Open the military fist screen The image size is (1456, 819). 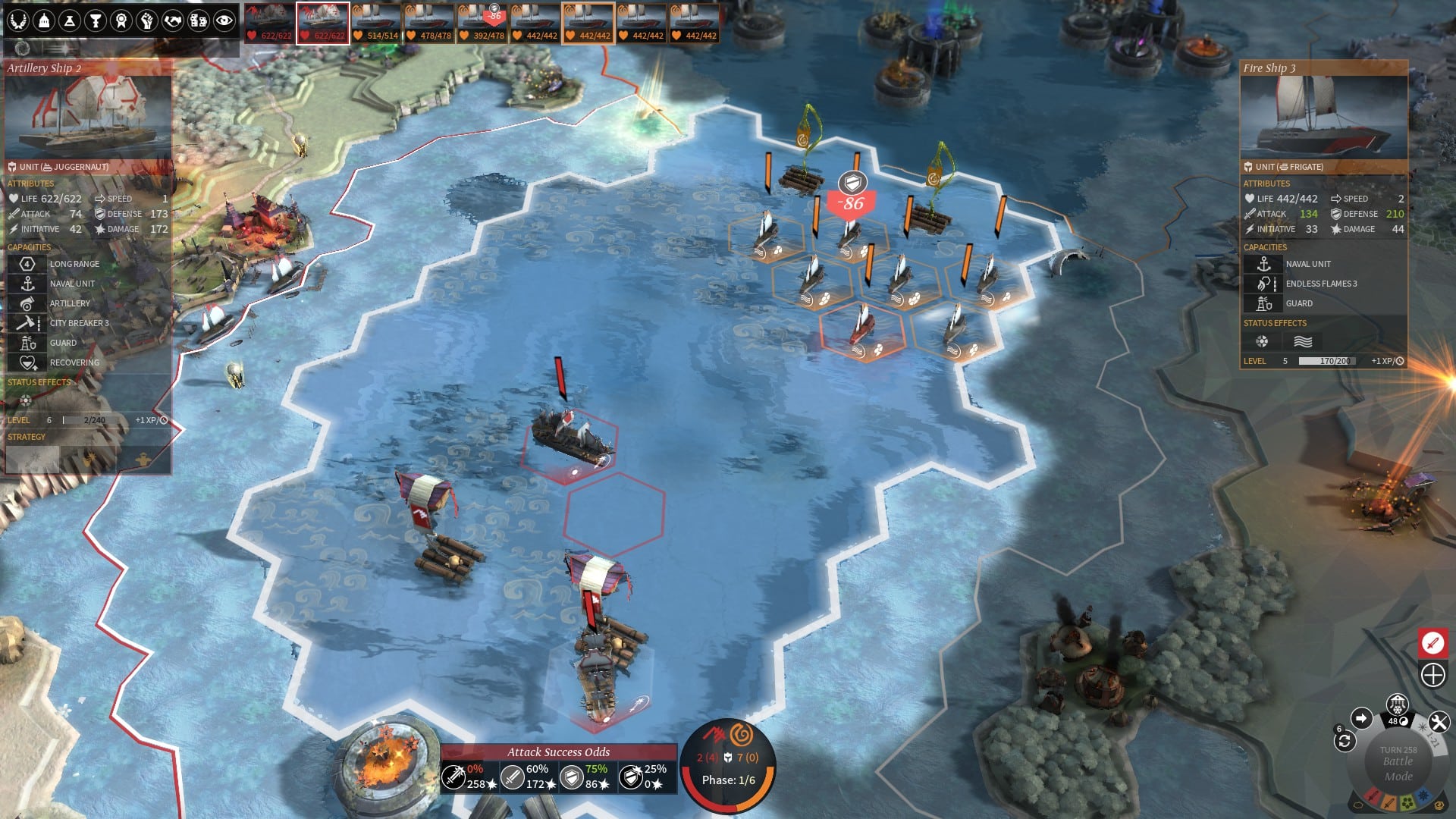click(x=146, y=20)
